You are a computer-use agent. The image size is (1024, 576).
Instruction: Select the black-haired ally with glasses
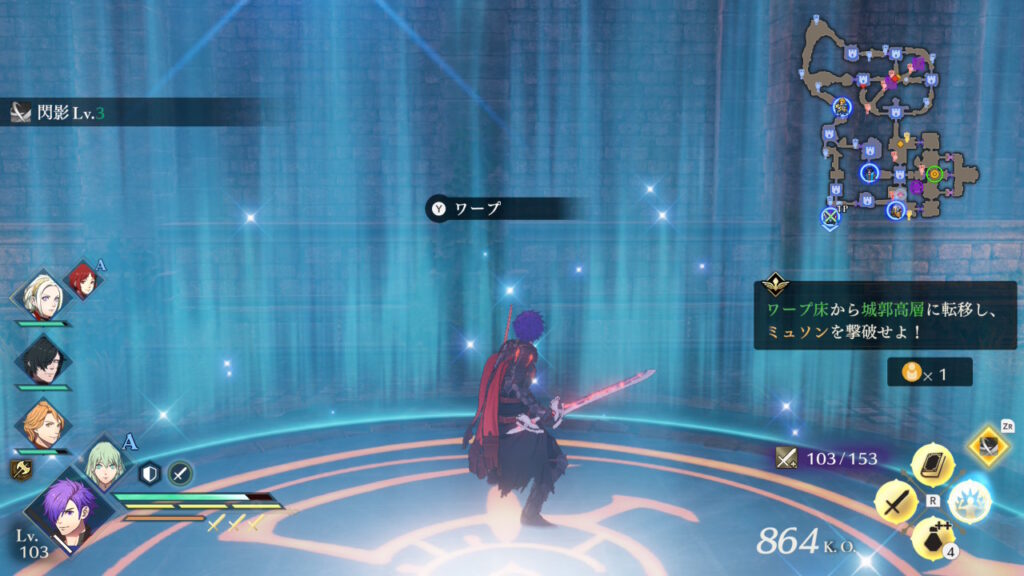(43, 361)
